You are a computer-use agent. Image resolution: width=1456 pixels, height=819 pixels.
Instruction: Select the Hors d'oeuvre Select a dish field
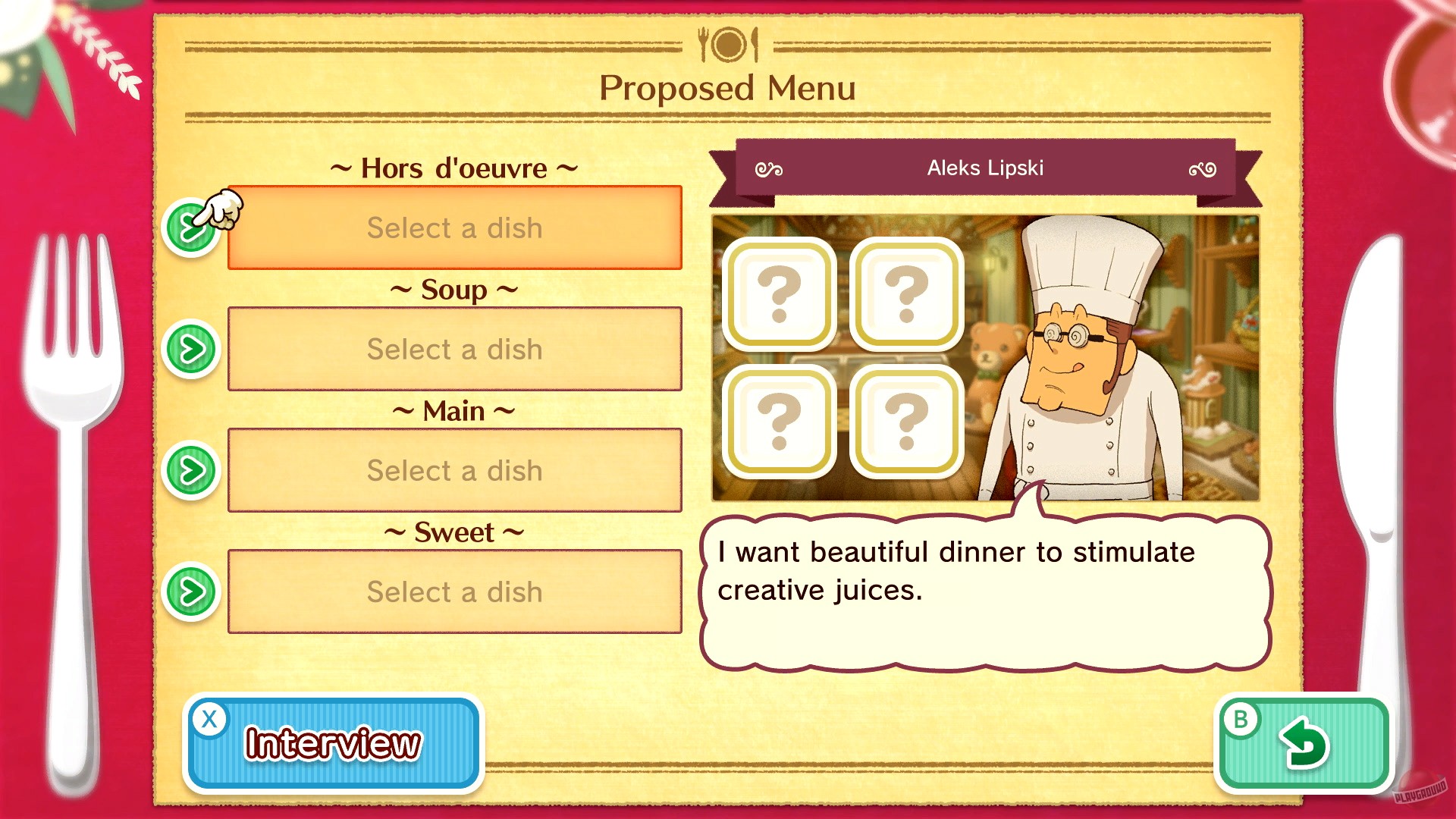[x=454, y=228]
